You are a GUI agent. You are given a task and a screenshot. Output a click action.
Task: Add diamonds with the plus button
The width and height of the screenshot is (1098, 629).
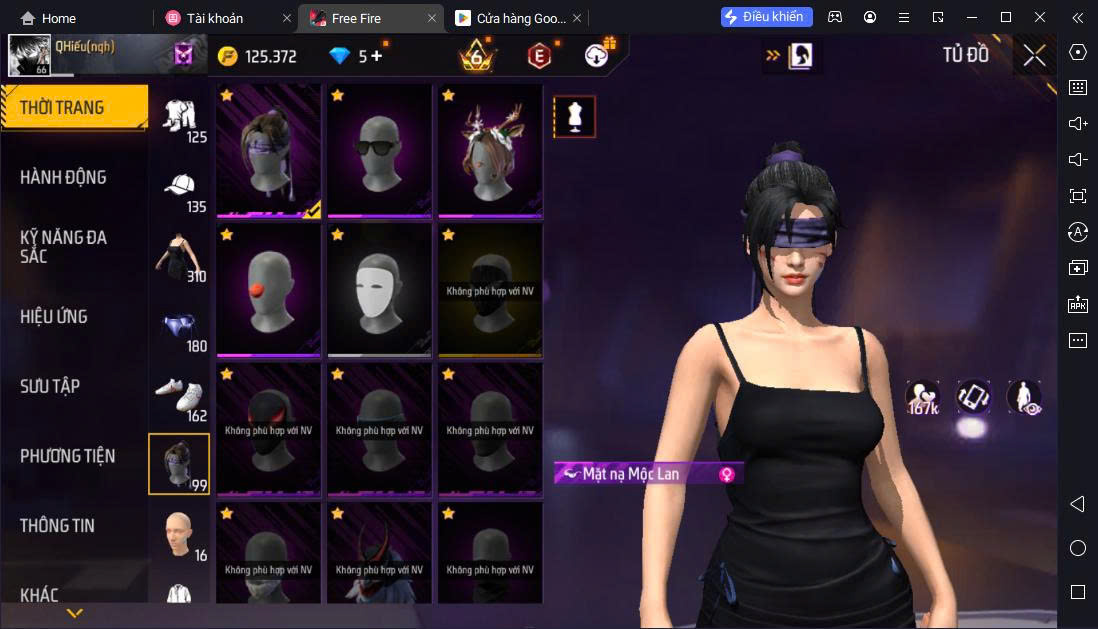pos(376,56)
